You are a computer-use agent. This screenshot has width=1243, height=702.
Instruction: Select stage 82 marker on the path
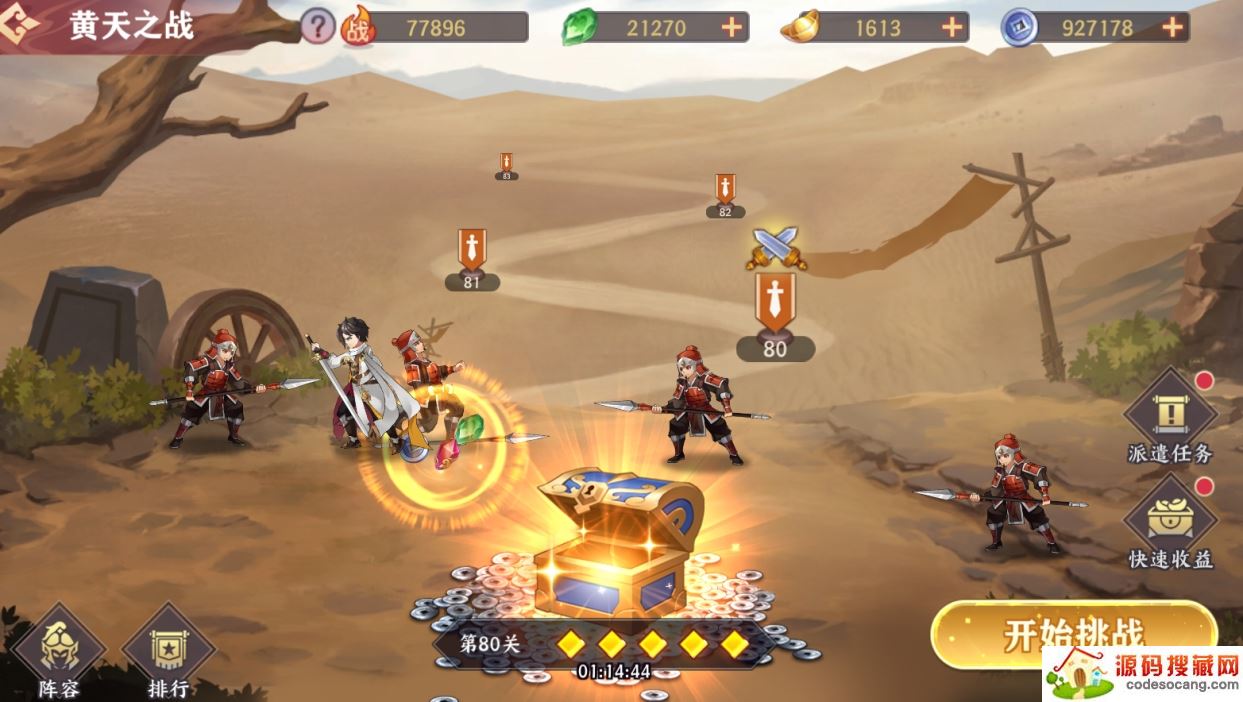(725, 196)
